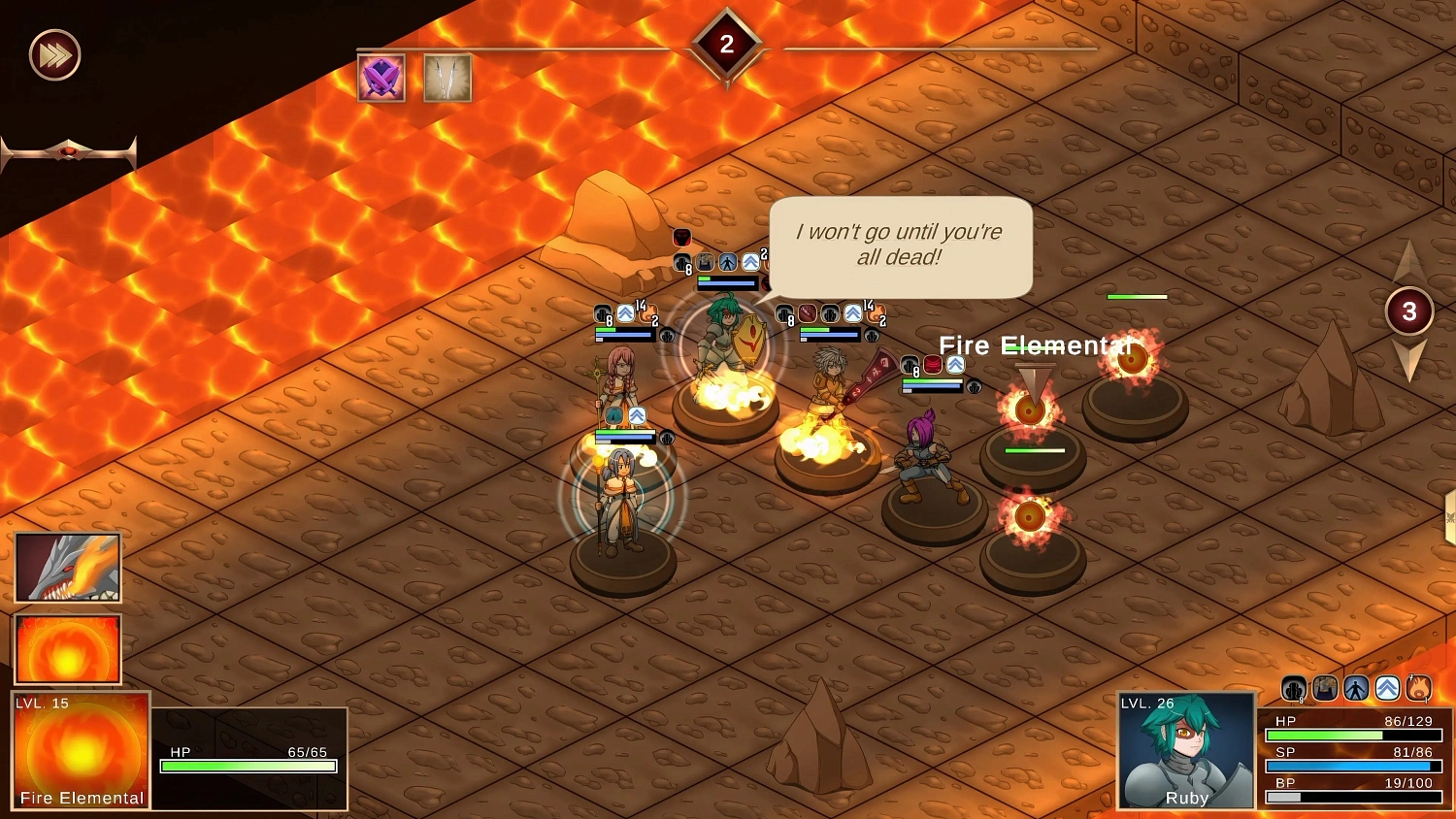
Task: Click the twin silver swords ability icon
Action: click(447, 78)
